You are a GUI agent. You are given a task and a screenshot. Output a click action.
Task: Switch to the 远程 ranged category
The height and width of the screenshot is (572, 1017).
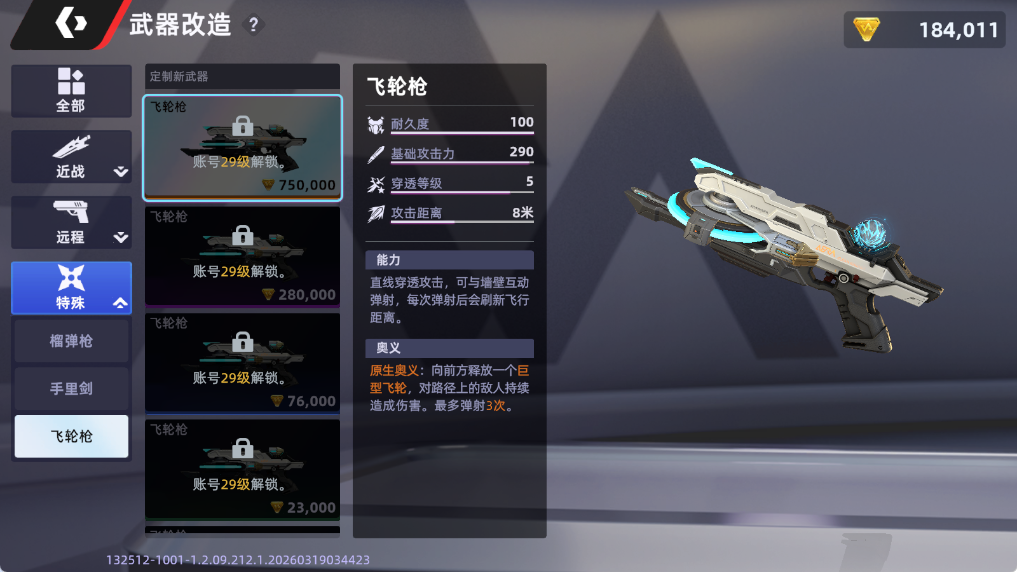(x=71, y=223)
